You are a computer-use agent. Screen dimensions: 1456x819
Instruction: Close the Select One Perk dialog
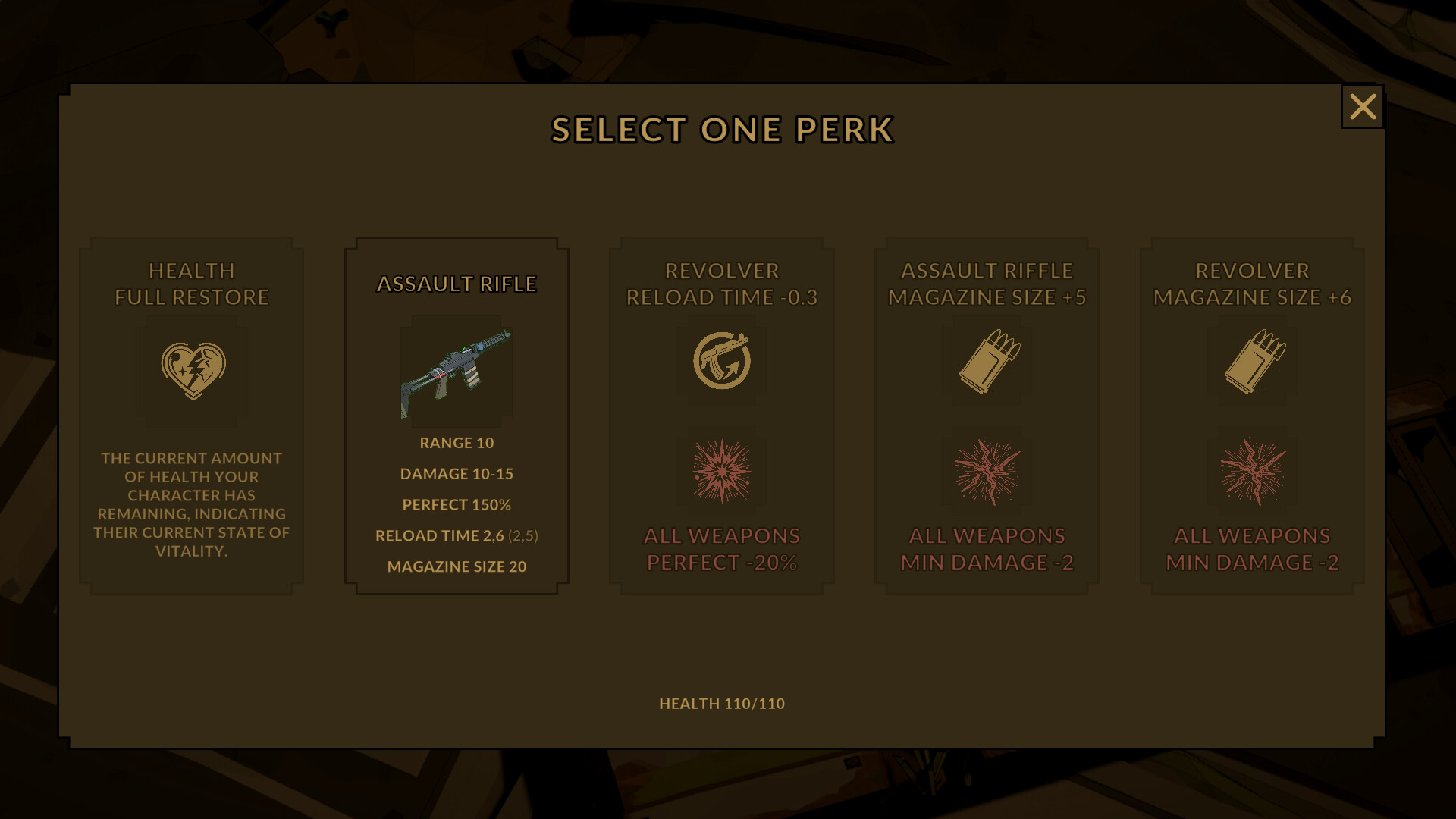coord(1363,107)
